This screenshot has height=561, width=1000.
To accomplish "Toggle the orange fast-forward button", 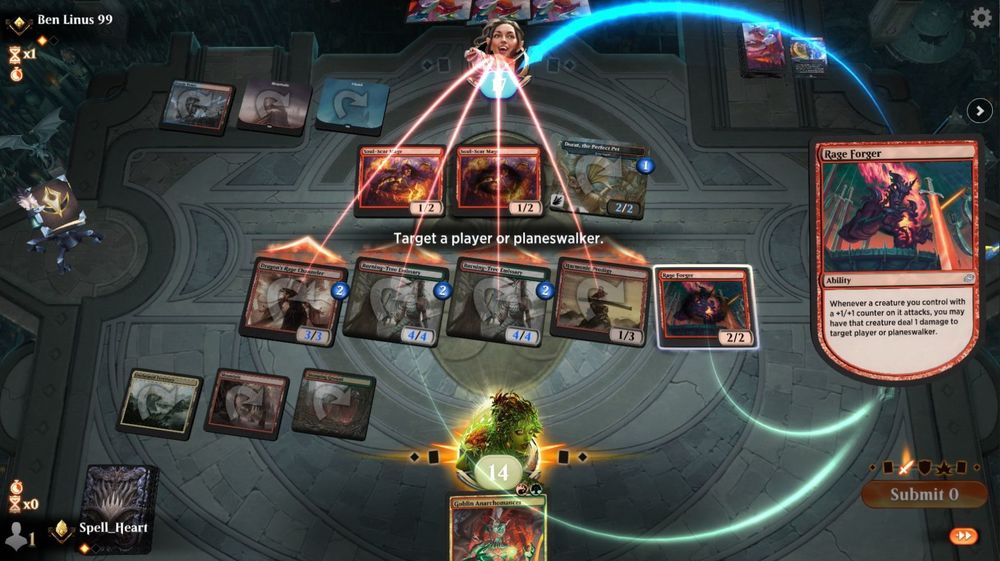I will point(963,536).
